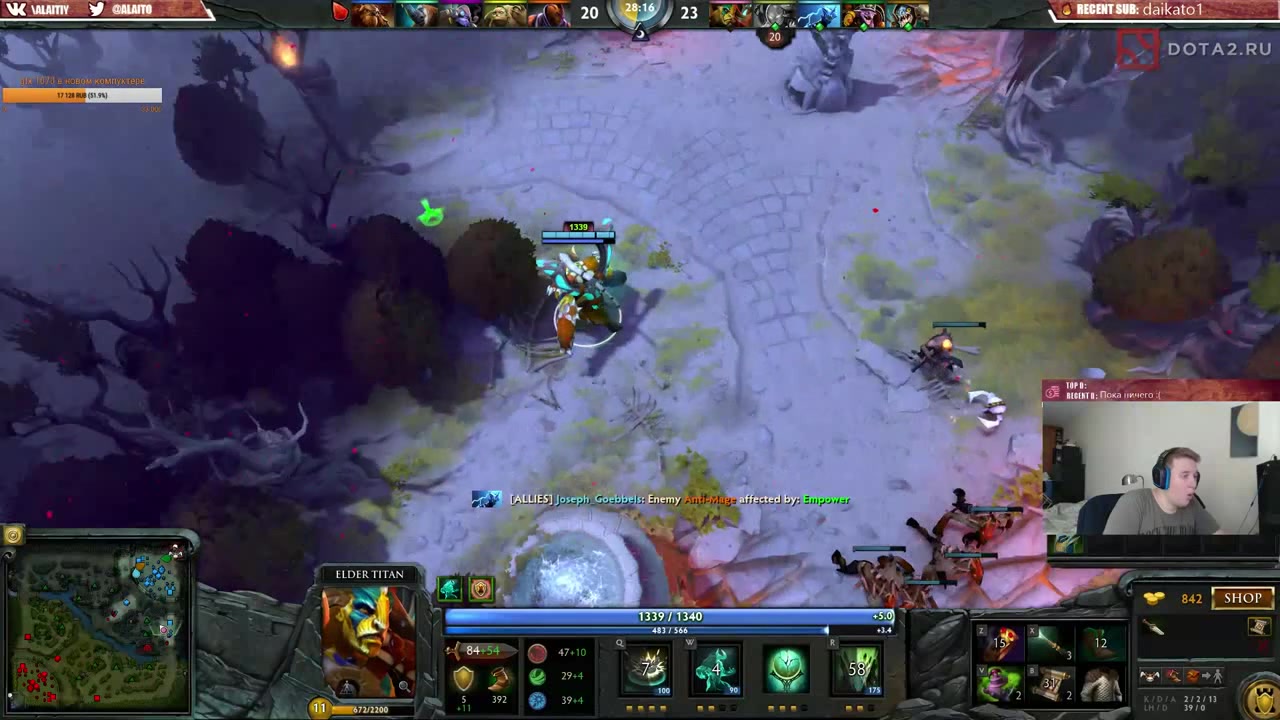1280x720 pixels.
Task: Cast Astral Spirit ability on W
Action: point(716,669)
